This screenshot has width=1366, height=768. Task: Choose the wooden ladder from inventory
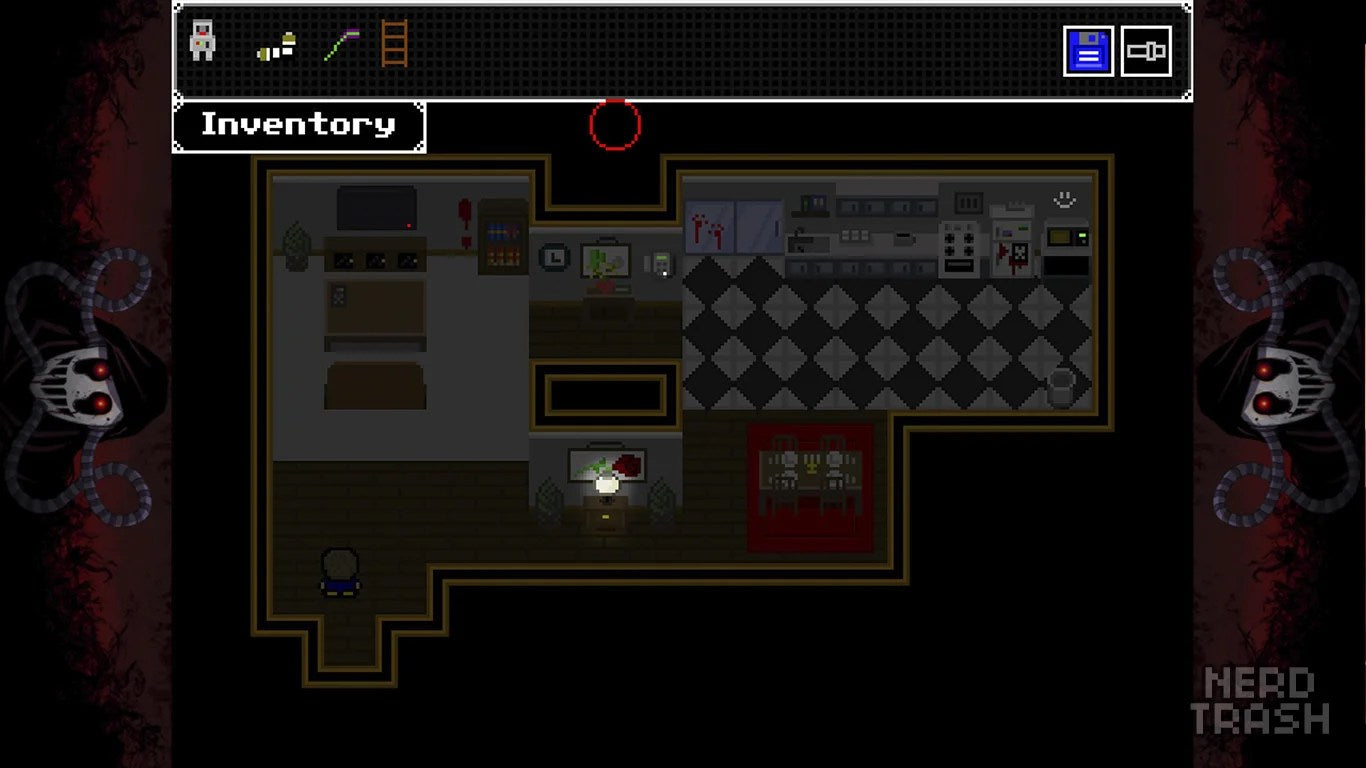(x=395, y=44)
